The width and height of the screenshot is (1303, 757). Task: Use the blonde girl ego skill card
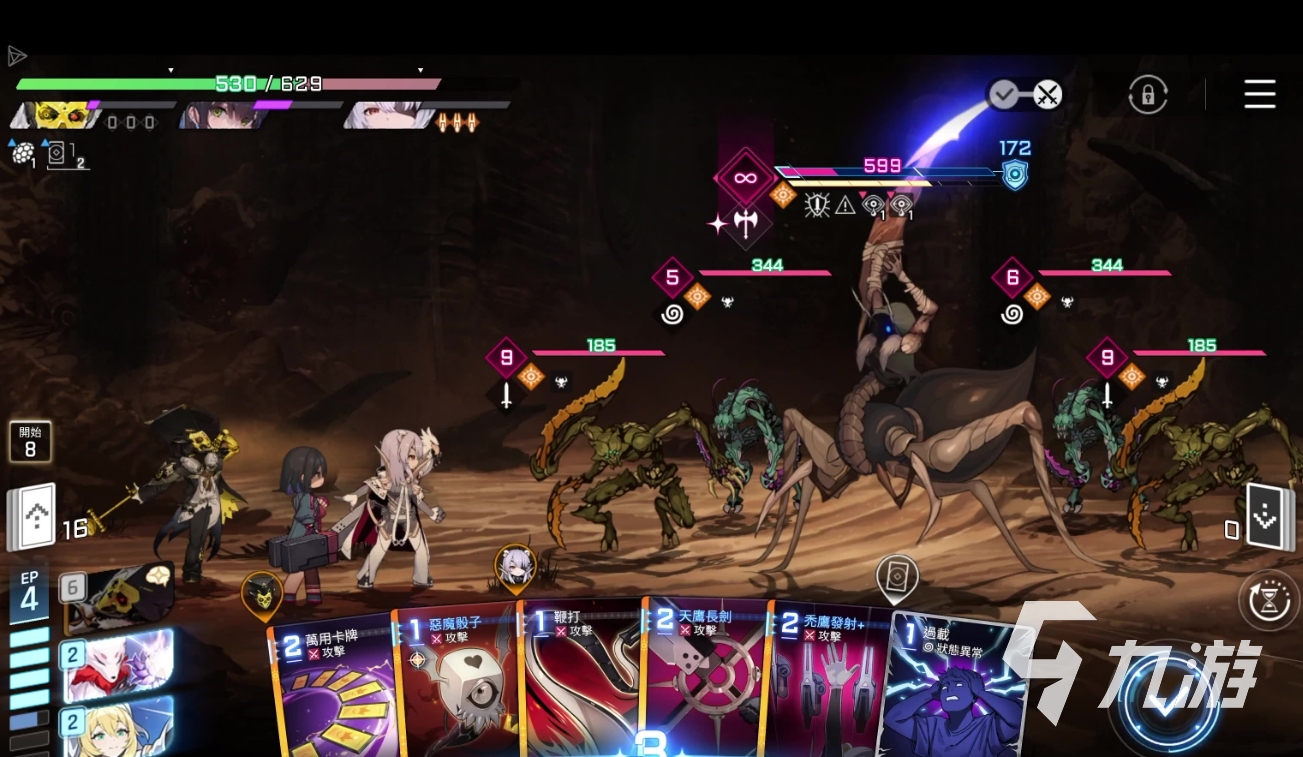tap(118, 727)
